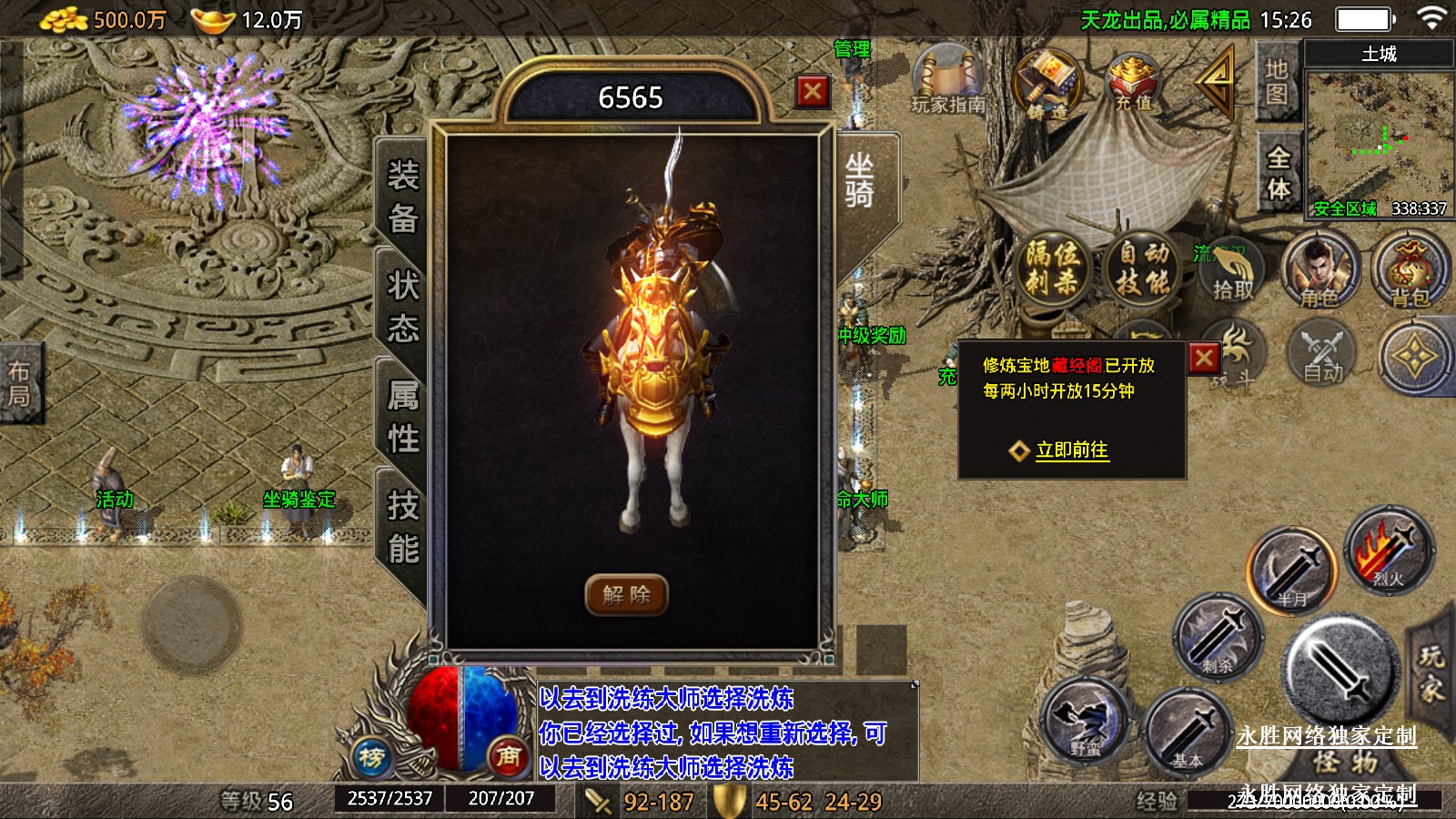The height and width of the screenshot is (819, 1456).
Task: Switch to the 装备 equipment tab
Action: click(403, 197)
